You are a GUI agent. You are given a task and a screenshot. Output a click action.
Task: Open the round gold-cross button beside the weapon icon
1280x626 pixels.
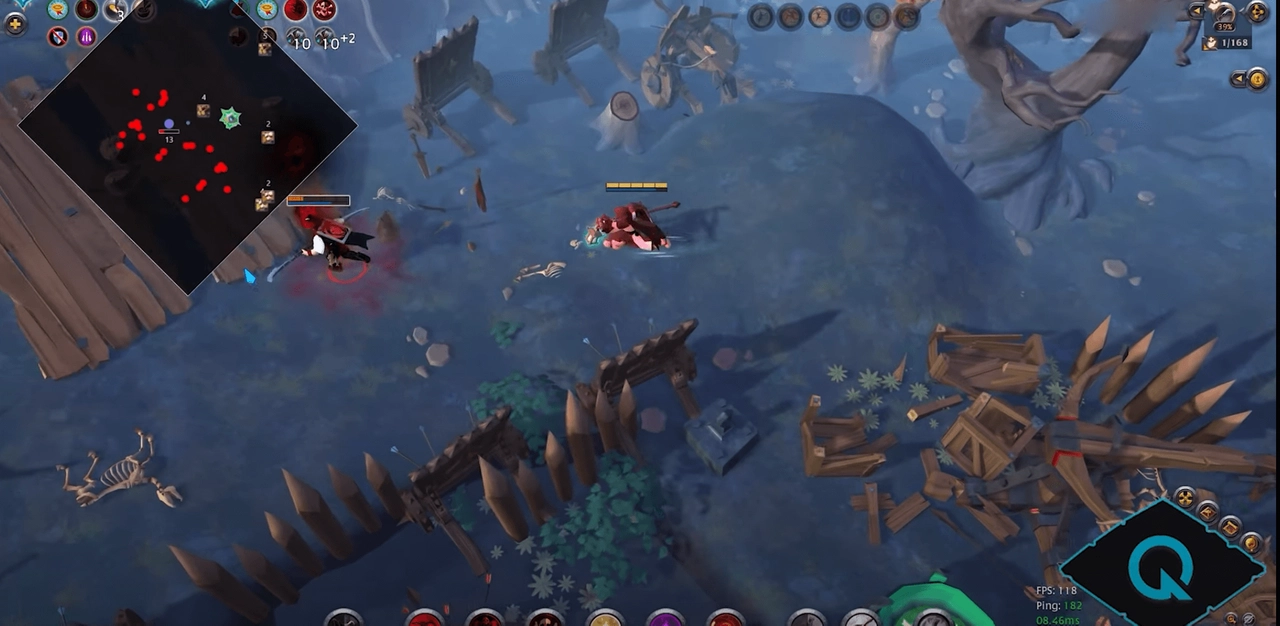[x=1258, y=13]
